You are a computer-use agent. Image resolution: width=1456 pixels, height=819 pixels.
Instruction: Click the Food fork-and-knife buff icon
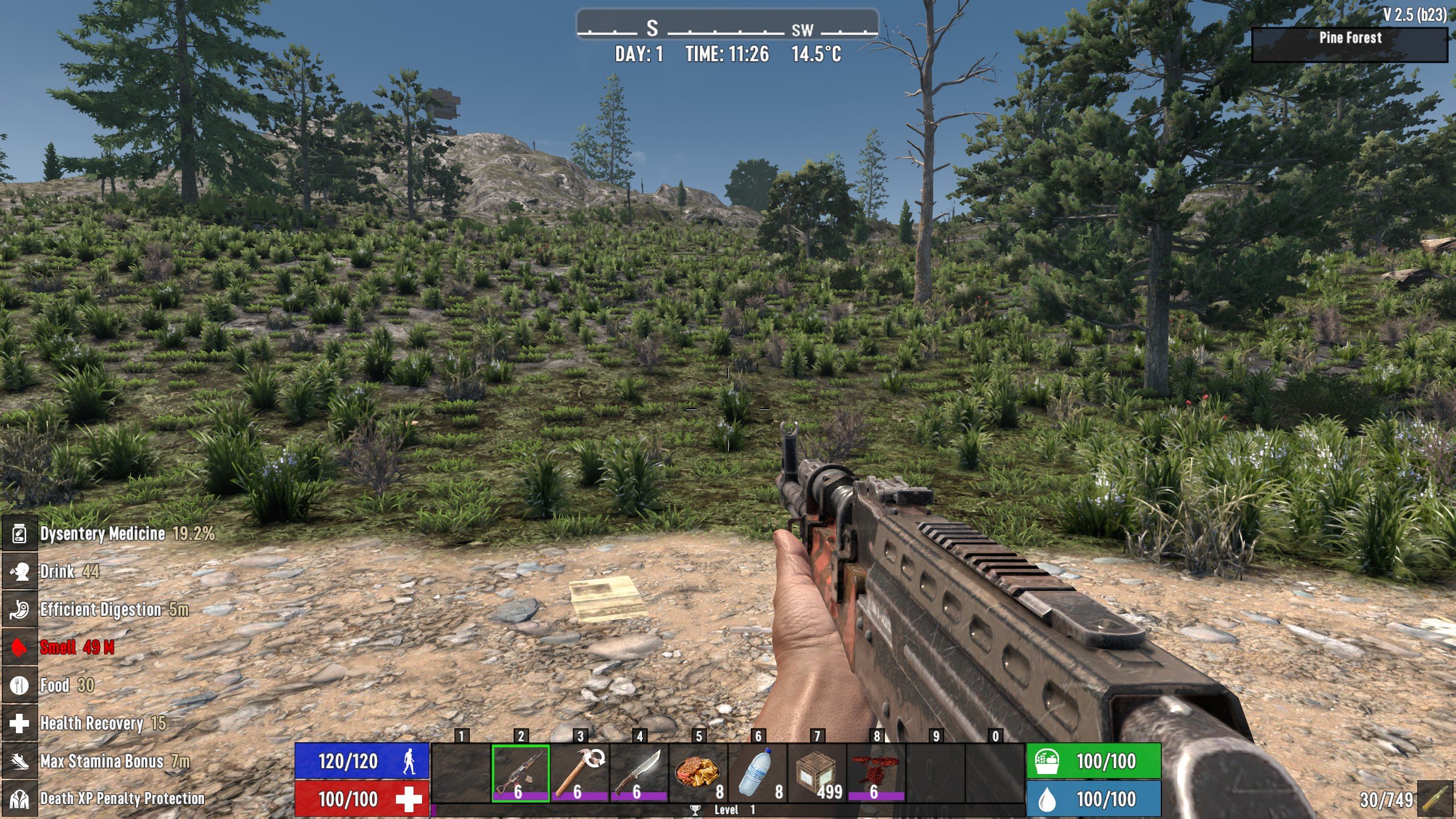(19, 685)
